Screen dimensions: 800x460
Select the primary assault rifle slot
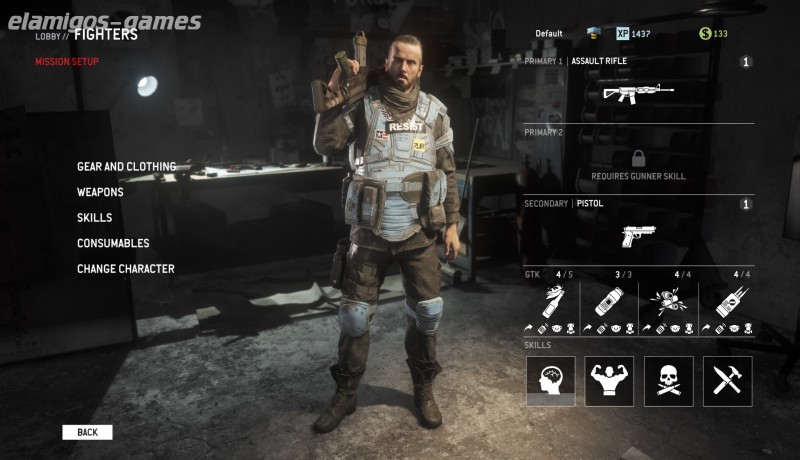(x=638, y=93)
